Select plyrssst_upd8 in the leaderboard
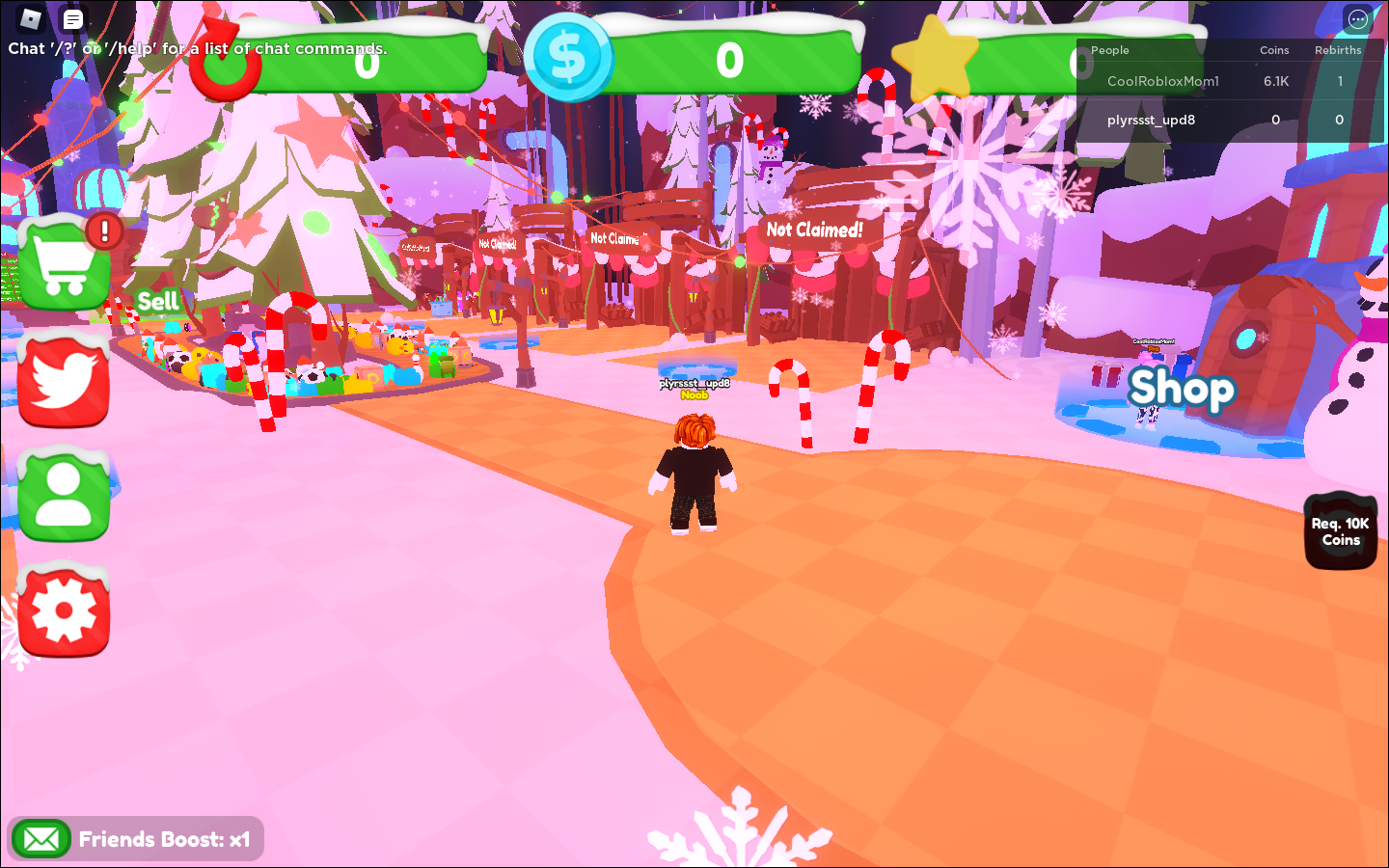1389x868 pixels. pos(1151,120)
